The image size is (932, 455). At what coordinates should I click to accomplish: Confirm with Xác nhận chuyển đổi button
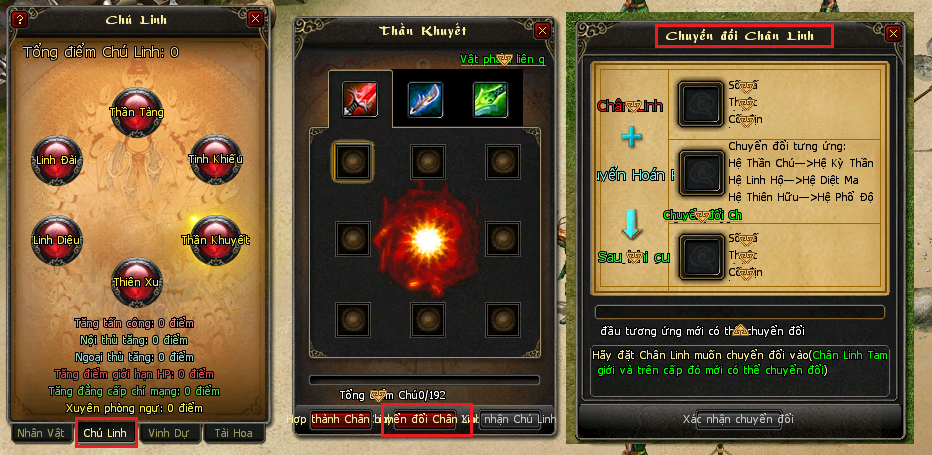click(738, 418)
